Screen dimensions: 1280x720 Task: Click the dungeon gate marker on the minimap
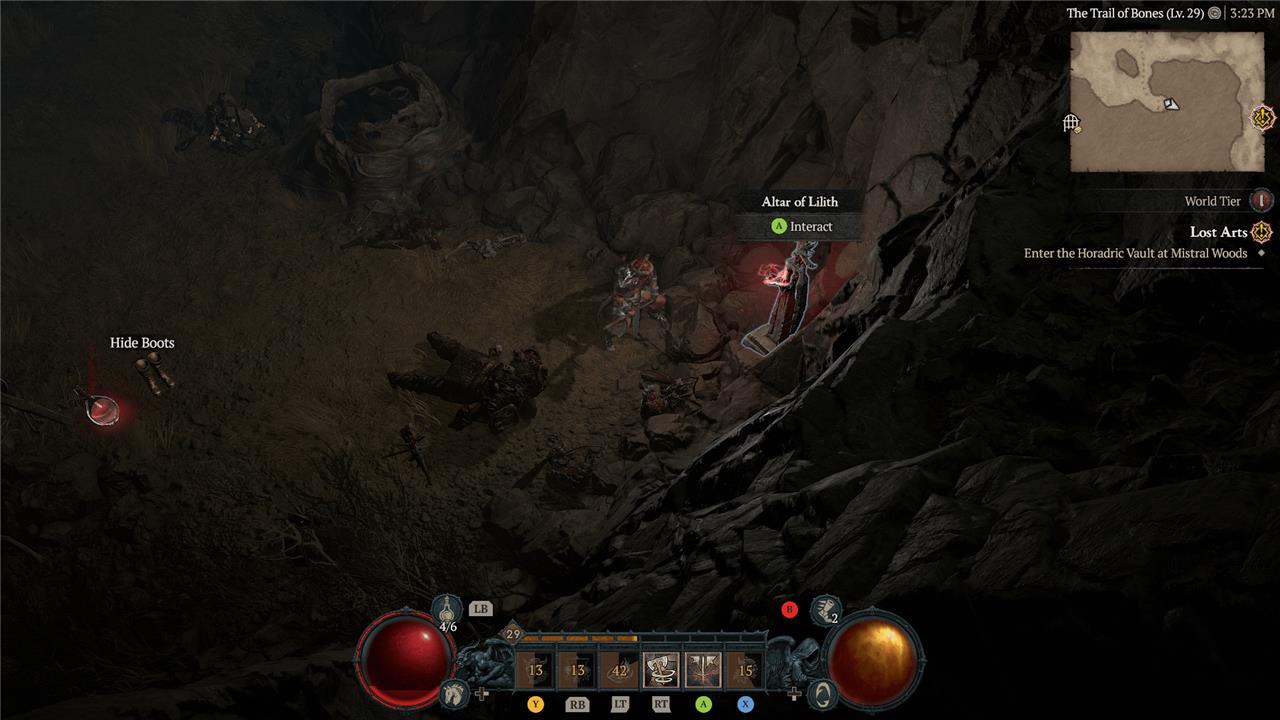(x=1071, y=123)
